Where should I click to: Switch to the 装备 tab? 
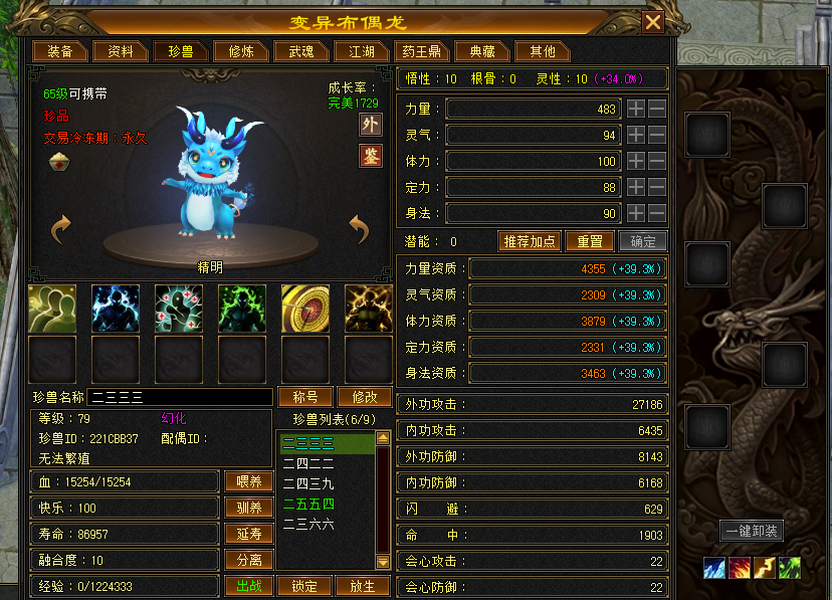60,51
